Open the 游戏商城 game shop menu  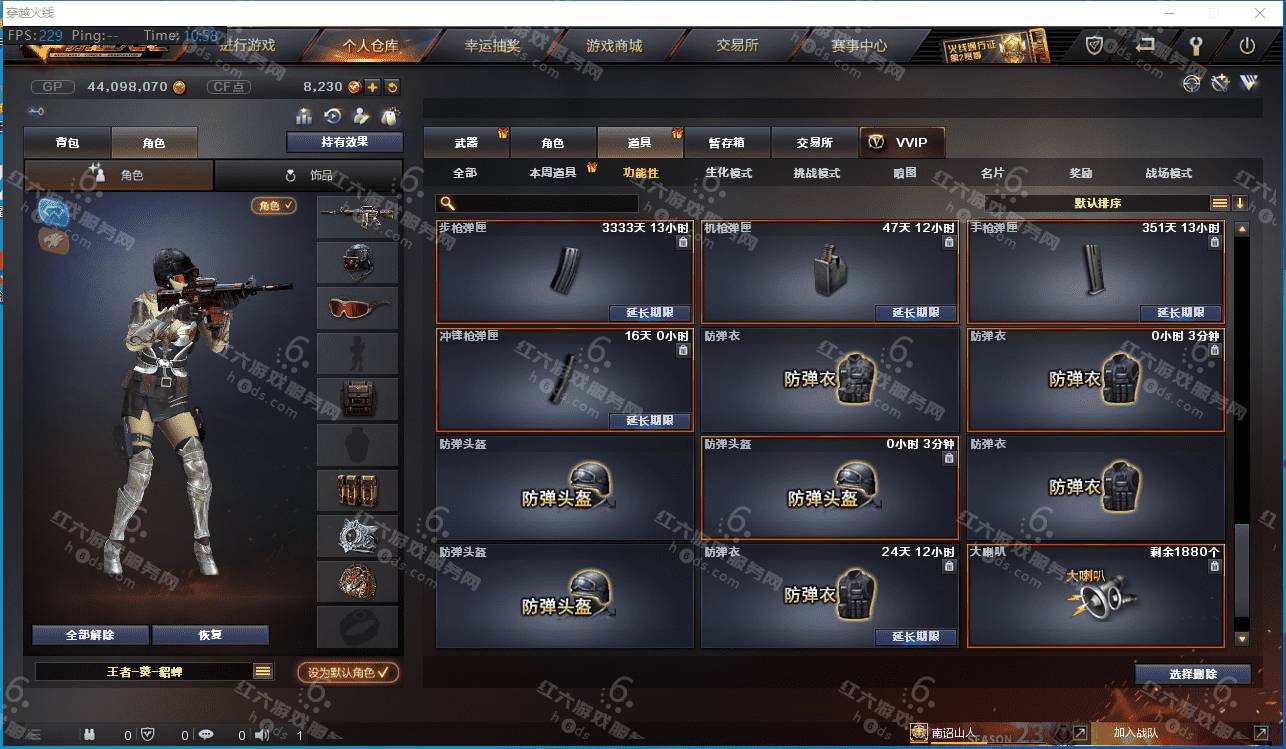point(614,46)
